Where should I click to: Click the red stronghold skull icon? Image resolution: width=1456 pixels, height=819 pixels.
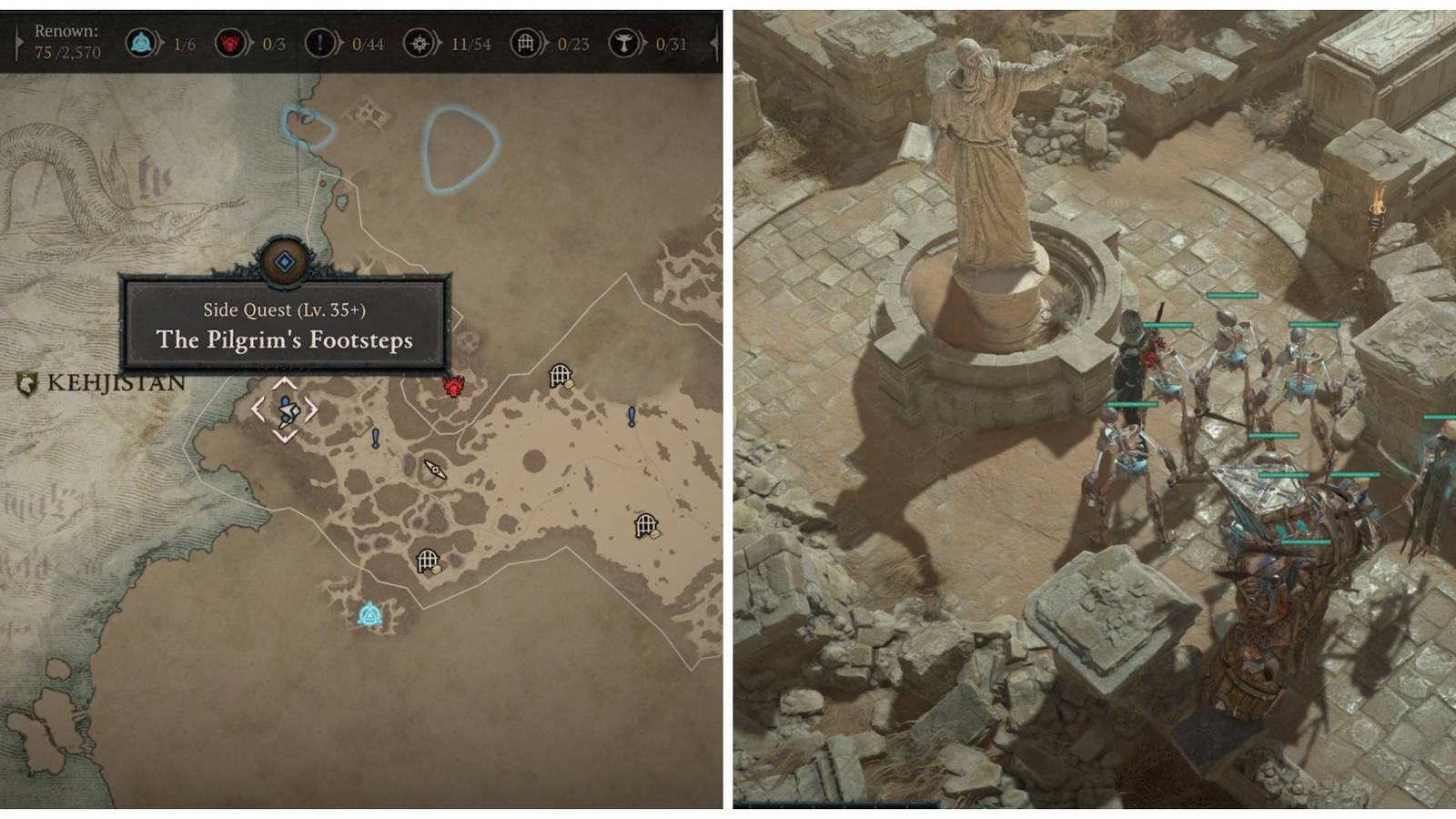[x=452, y=388]
